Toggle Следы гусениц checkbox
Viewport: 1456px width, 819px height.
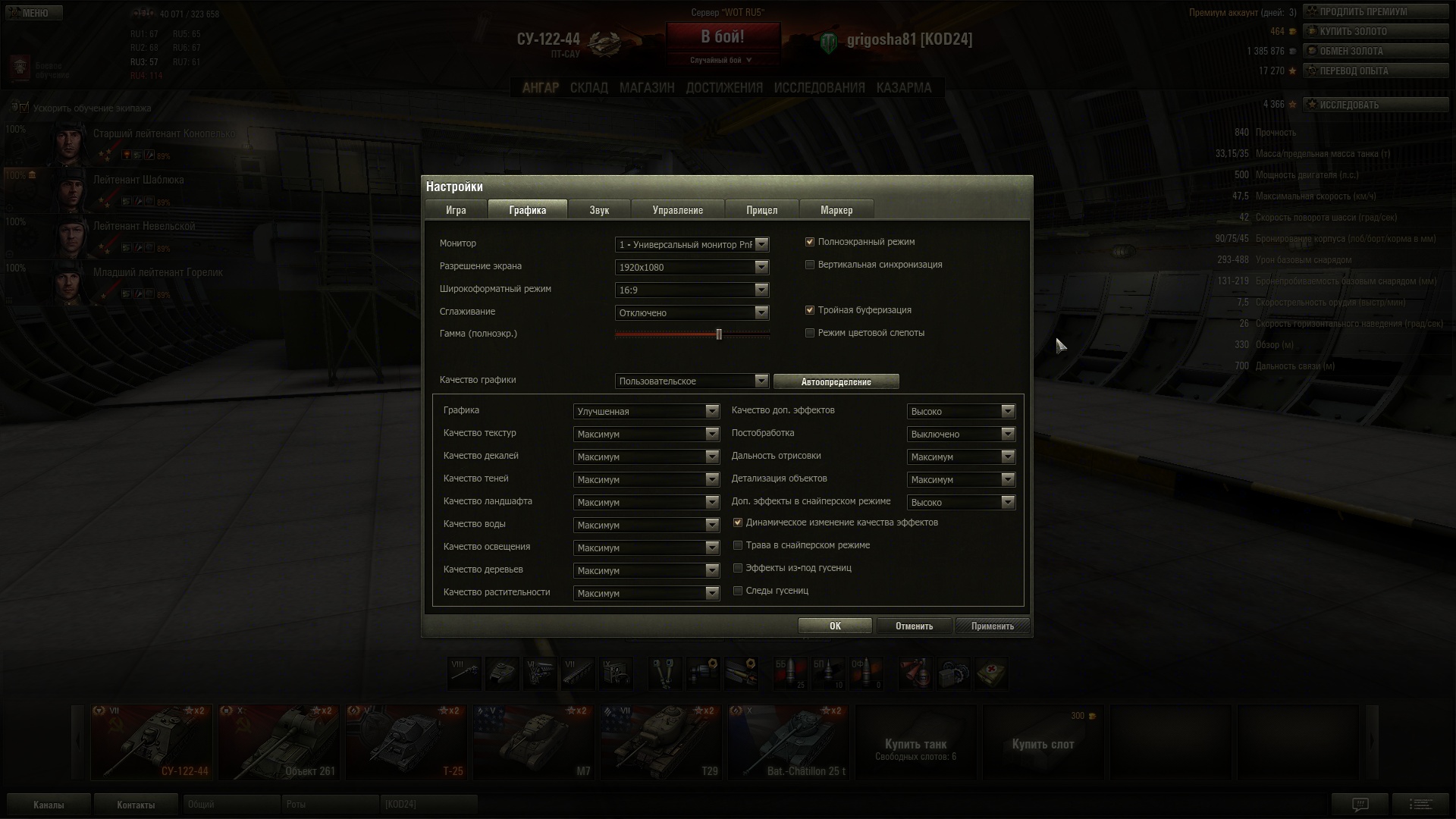(738, 591)
